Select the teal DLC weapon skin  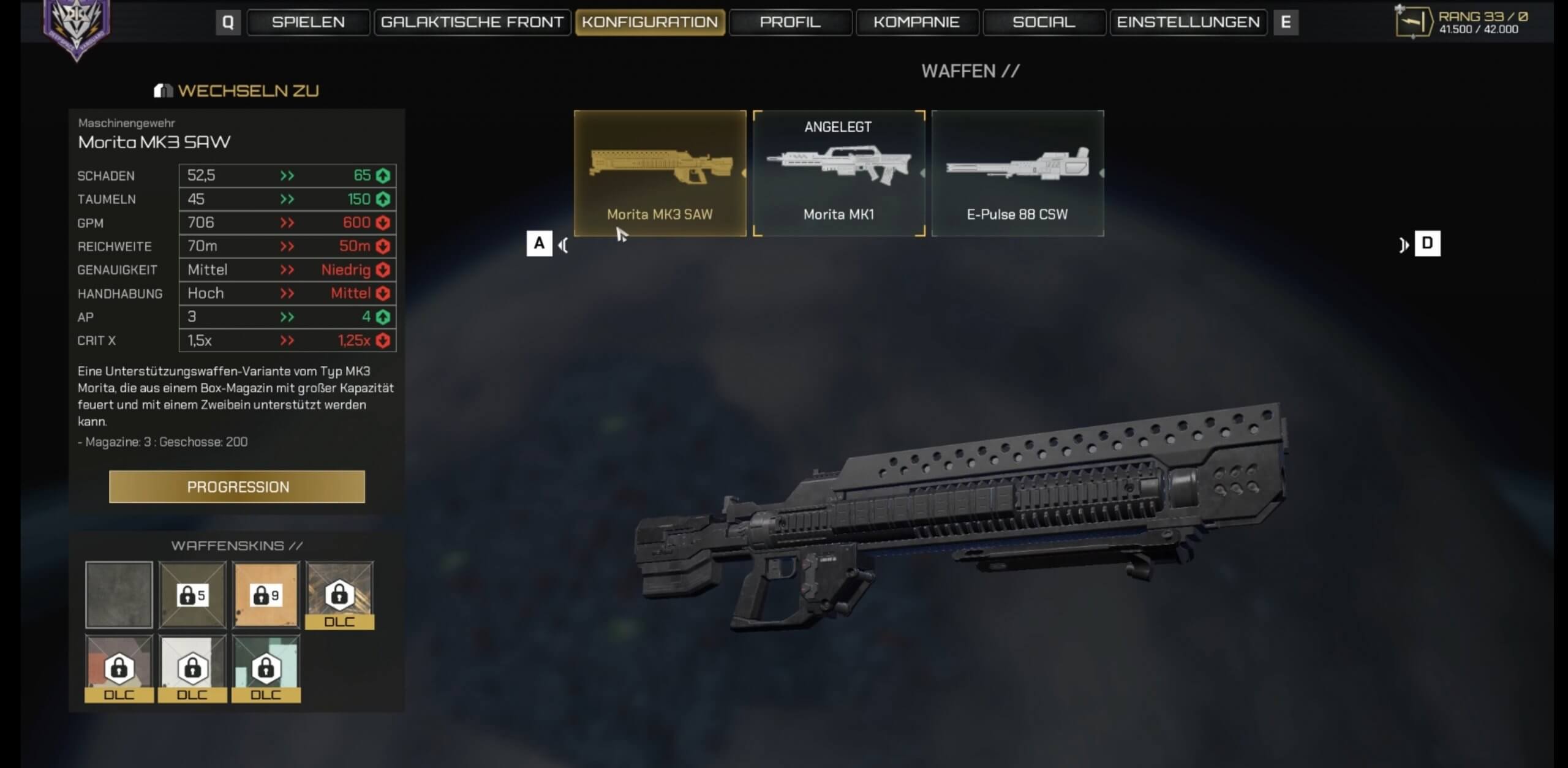tap(266, 668)
